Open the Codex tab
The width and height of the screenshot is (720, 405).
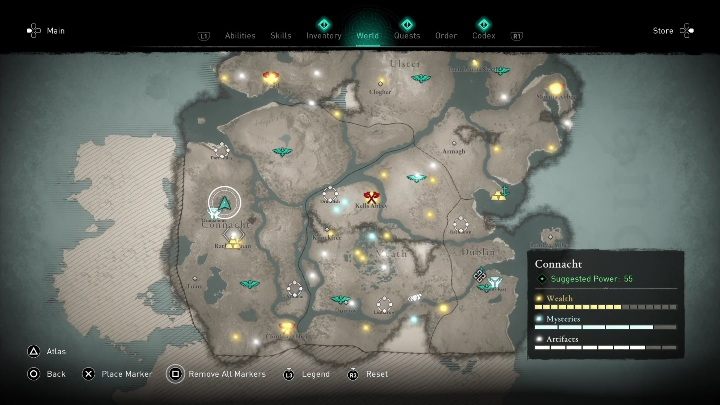[x=484, y=35]
